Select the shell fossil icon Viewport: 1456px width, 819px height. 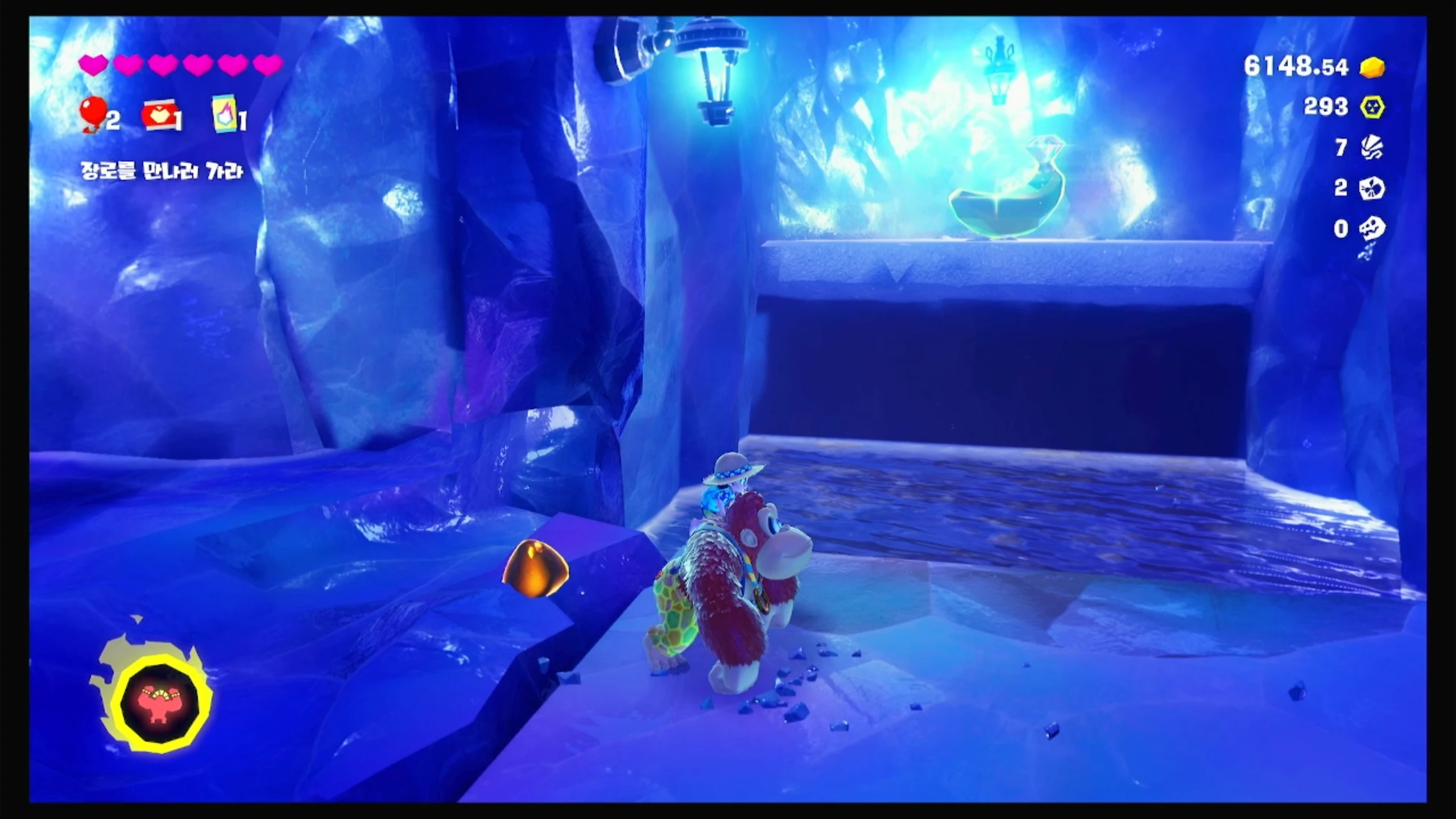click(1372, 148)
